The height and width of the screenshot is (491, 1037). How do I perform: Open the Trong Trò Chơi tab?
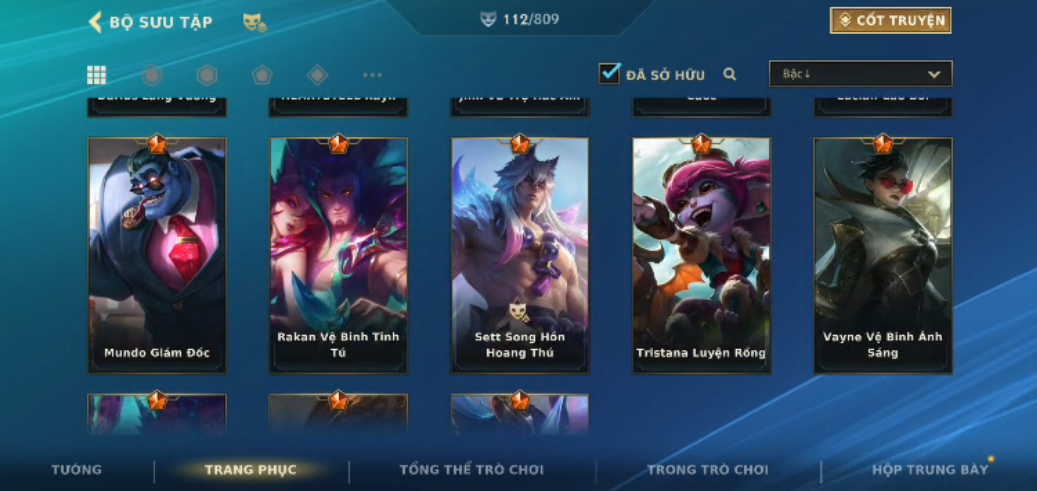(x=708, y=470)
